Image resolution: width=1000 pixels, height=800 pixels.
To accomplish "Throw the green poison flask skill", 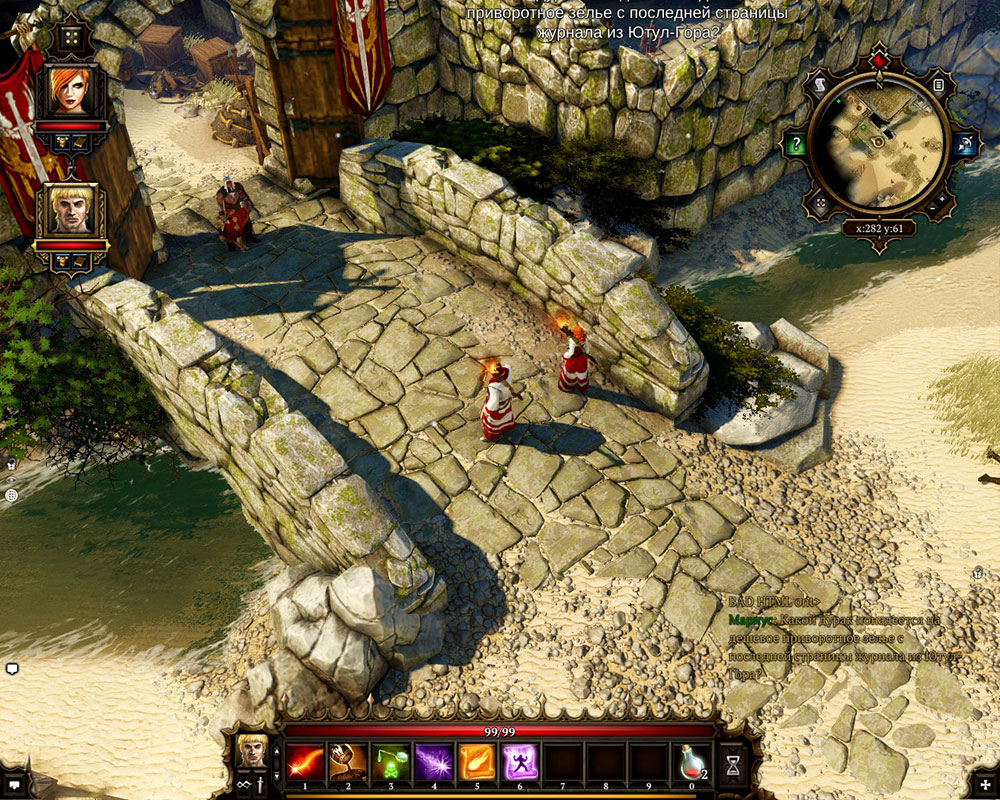I will (x=389, y=763).
